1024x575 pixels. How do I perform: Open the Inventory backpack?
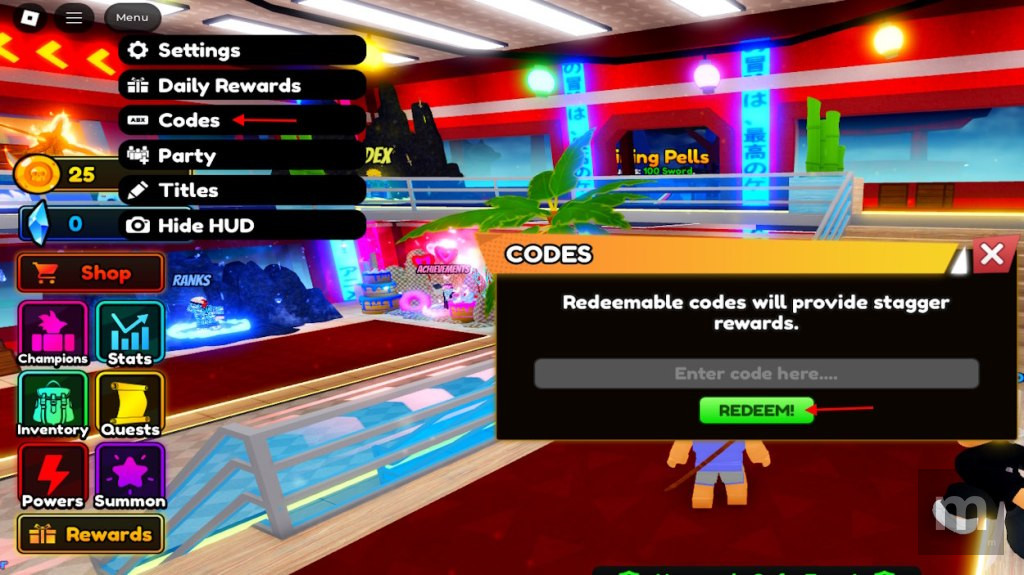point(53,405)
